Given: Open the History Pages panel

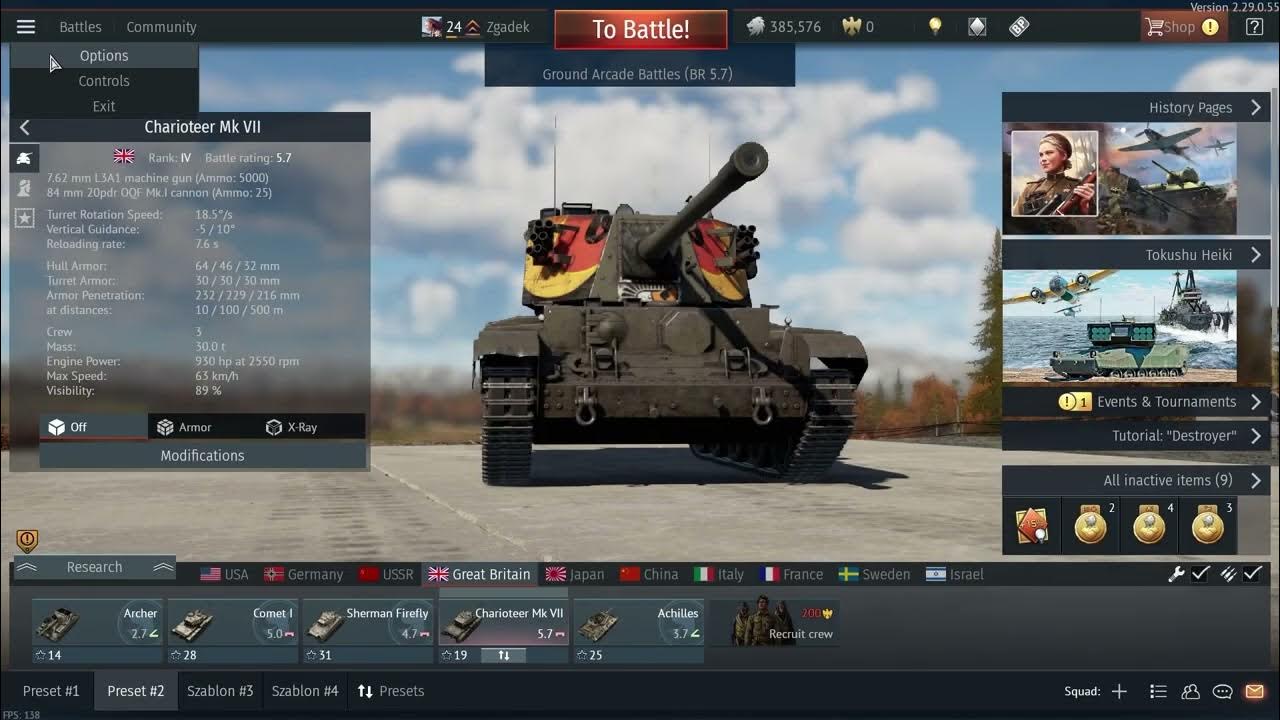Looking at the screenshot, I should coord(1190,108).
